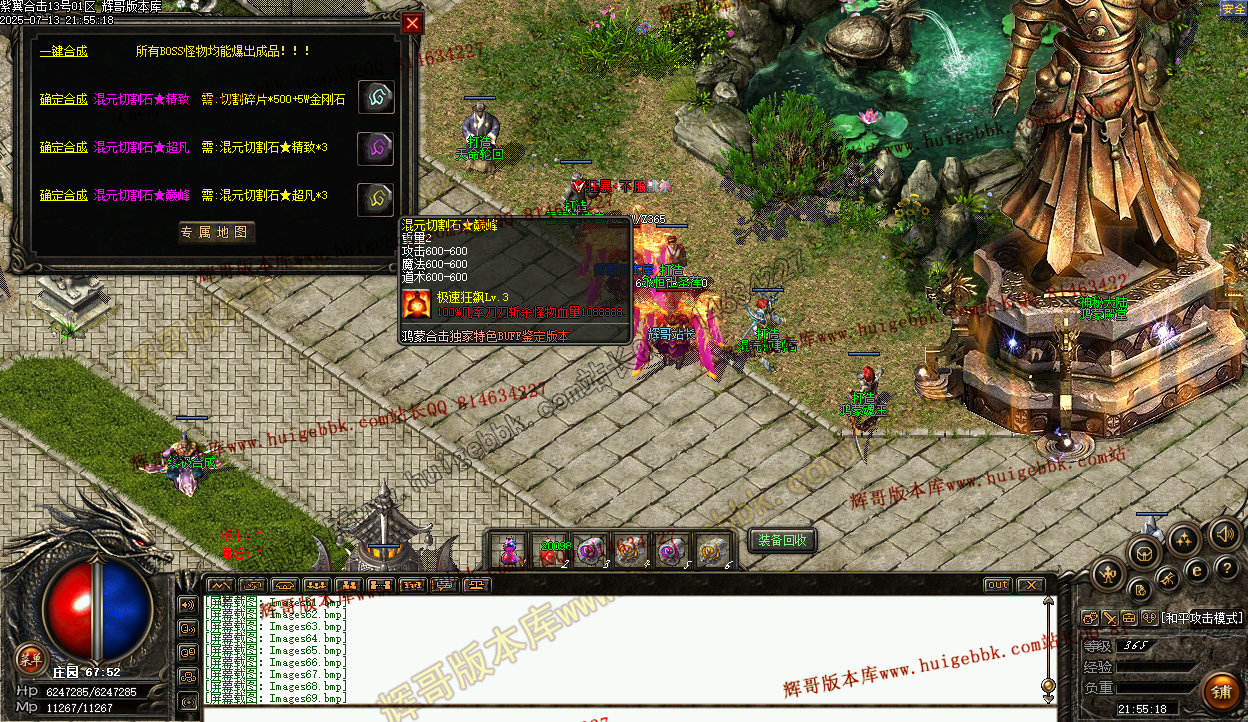Click the chat panel's out button
The width and height of the screenshot is (1248, 722).
[997, 585]
